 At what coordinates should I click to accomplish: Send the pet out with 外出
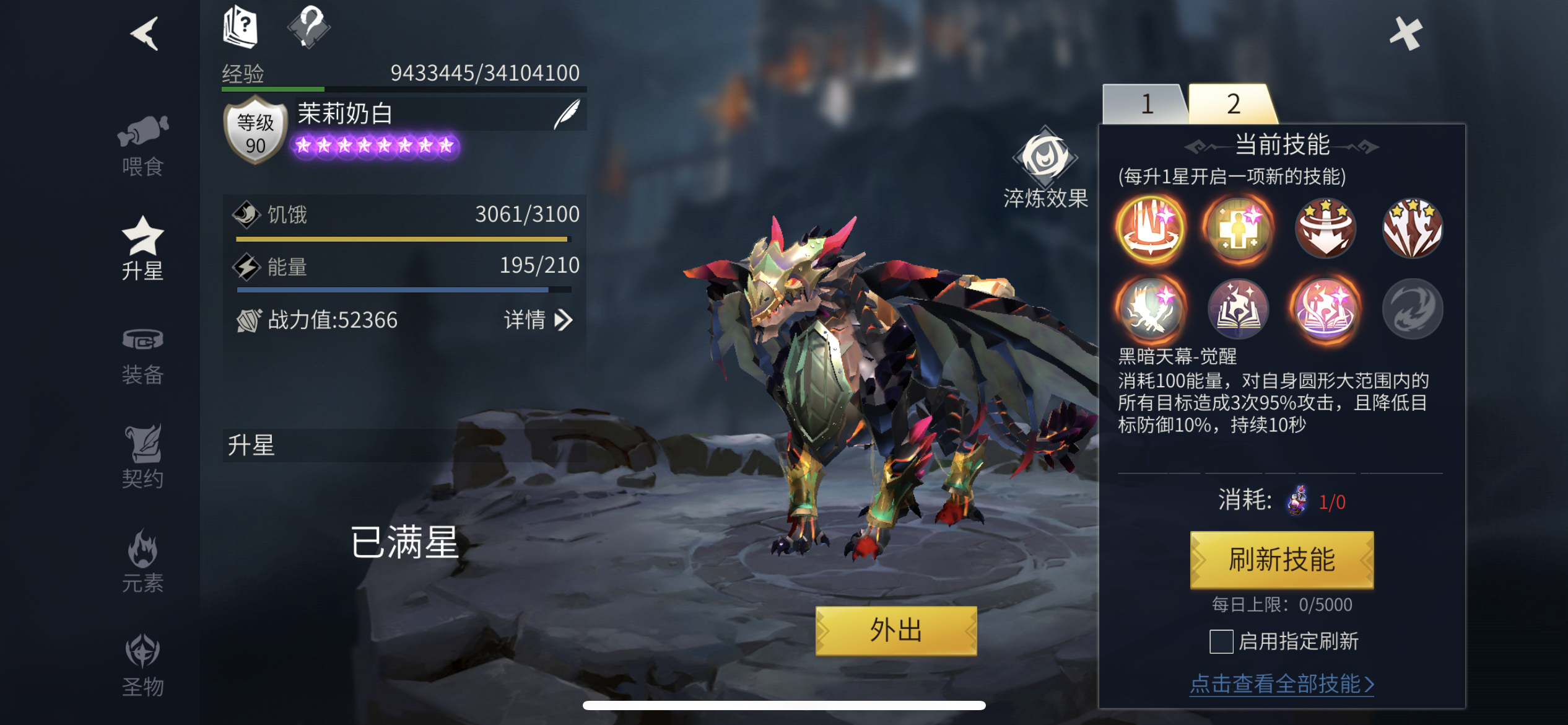895,630
